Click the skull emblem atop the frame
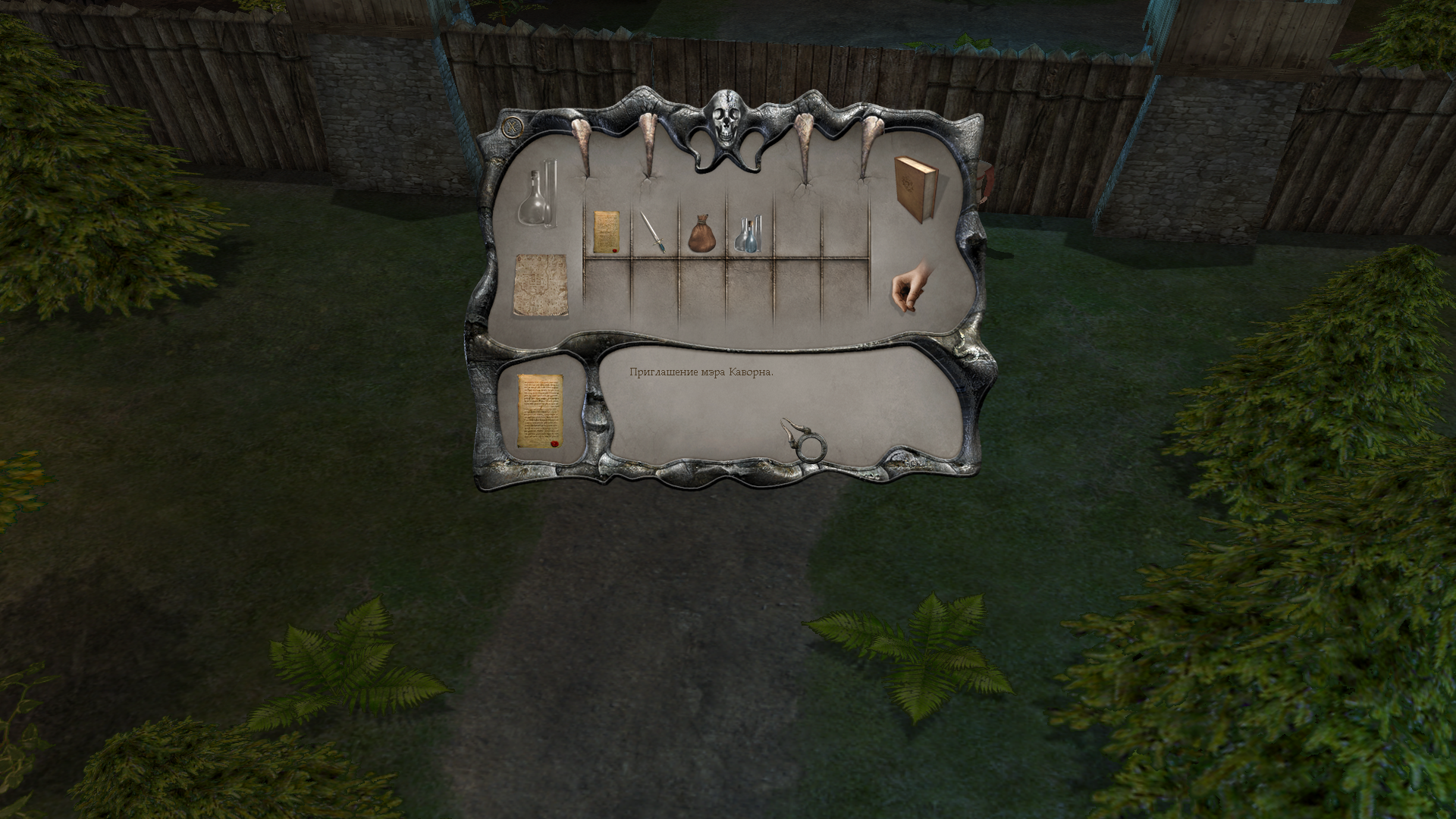This screenshot has height=819, width=1456. 726,118
